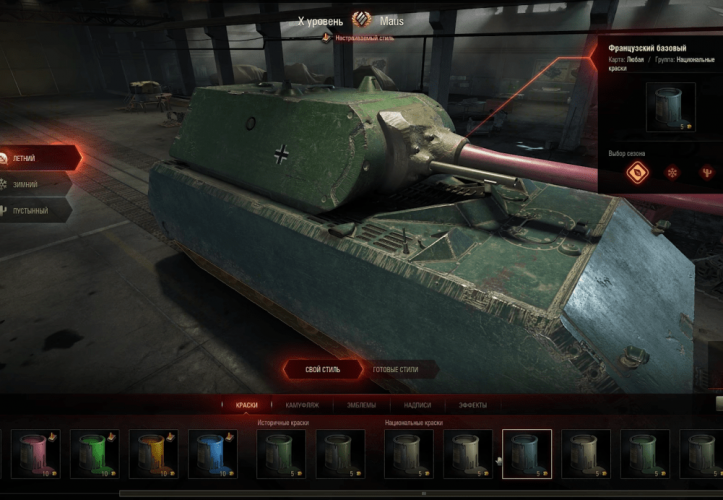This screenshot has height=500, width=723.
Task: Select the blue paint can
Action: coord(211,453)
